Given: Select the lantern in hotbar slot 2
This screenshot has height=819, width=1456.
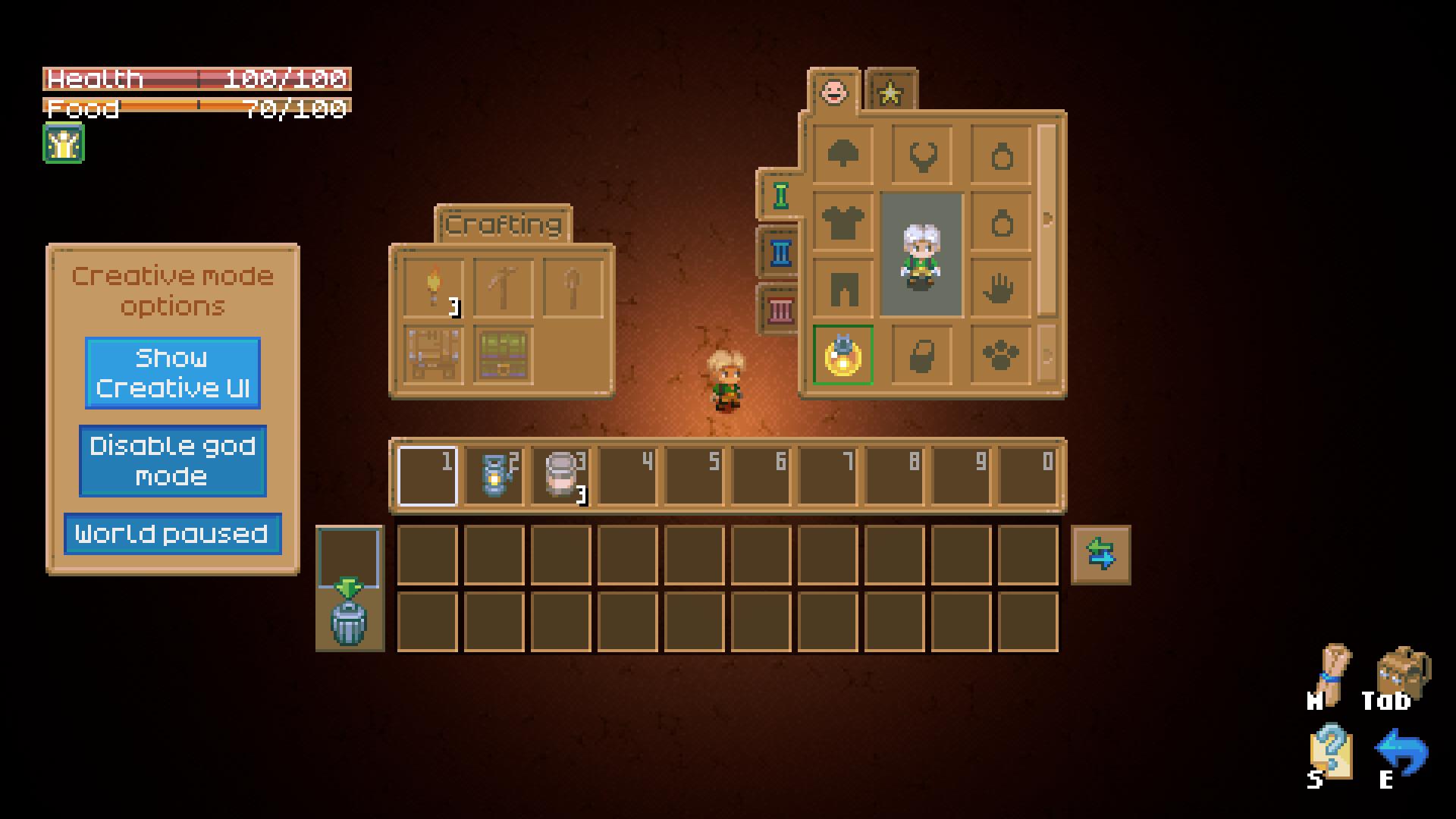Looking at the screenshot, I should 494,476.
